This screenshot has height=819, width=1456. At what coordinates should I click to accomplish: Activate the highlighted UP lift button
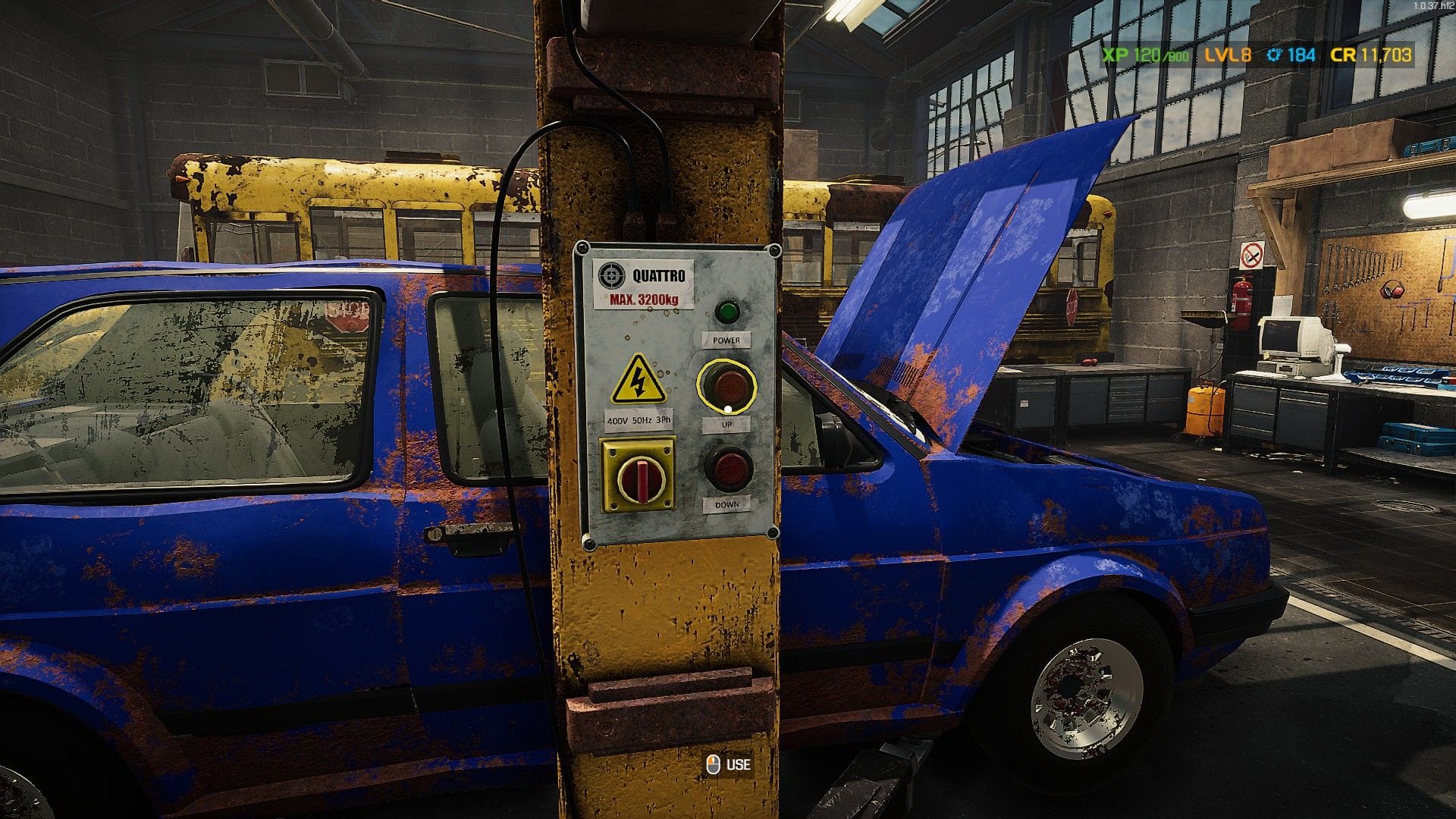coord(726,386)
